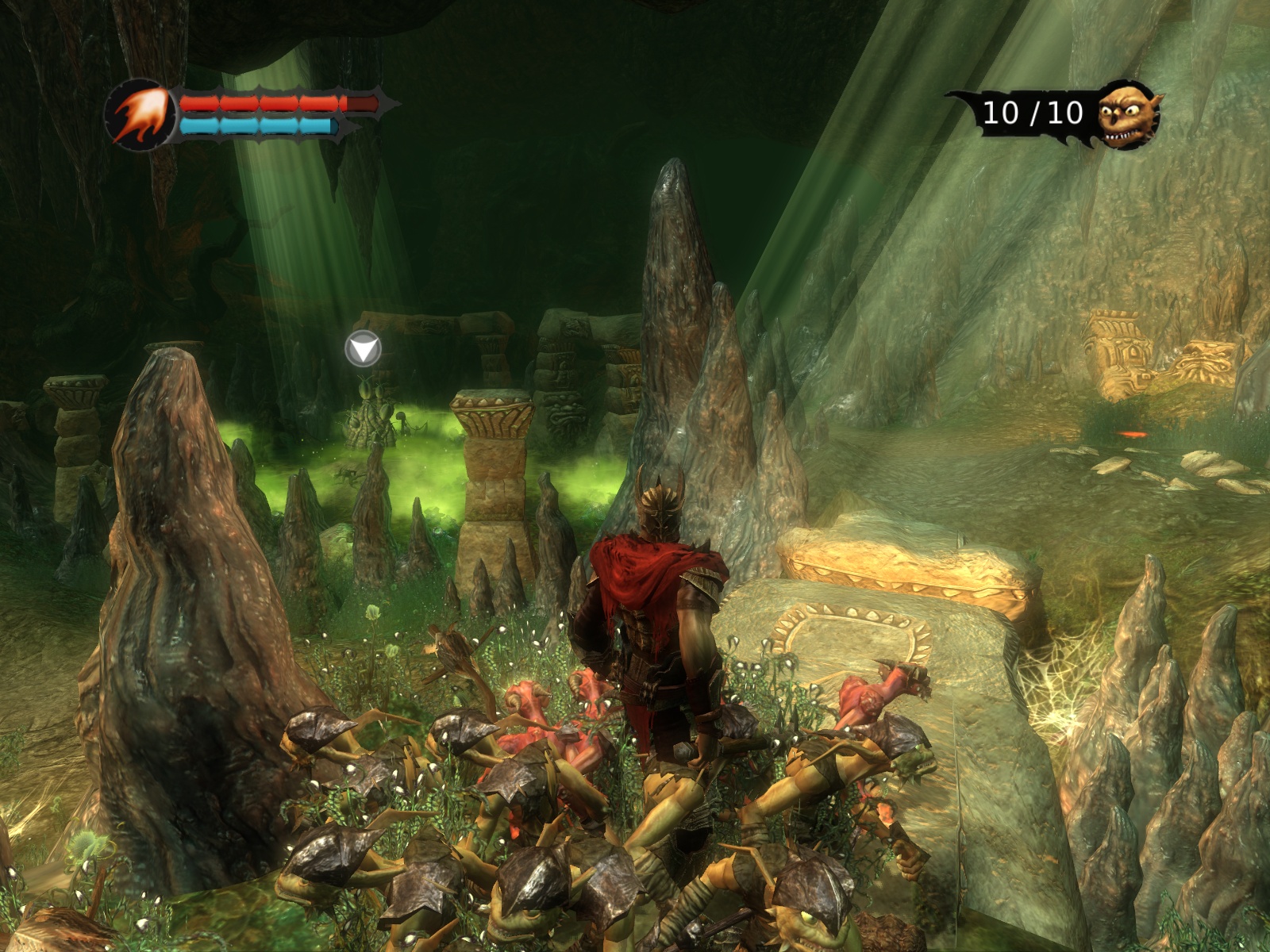This screenshot has width=1270, height=952.
Task: Click the brown minion face icon
Action: tap(1128, 115)
